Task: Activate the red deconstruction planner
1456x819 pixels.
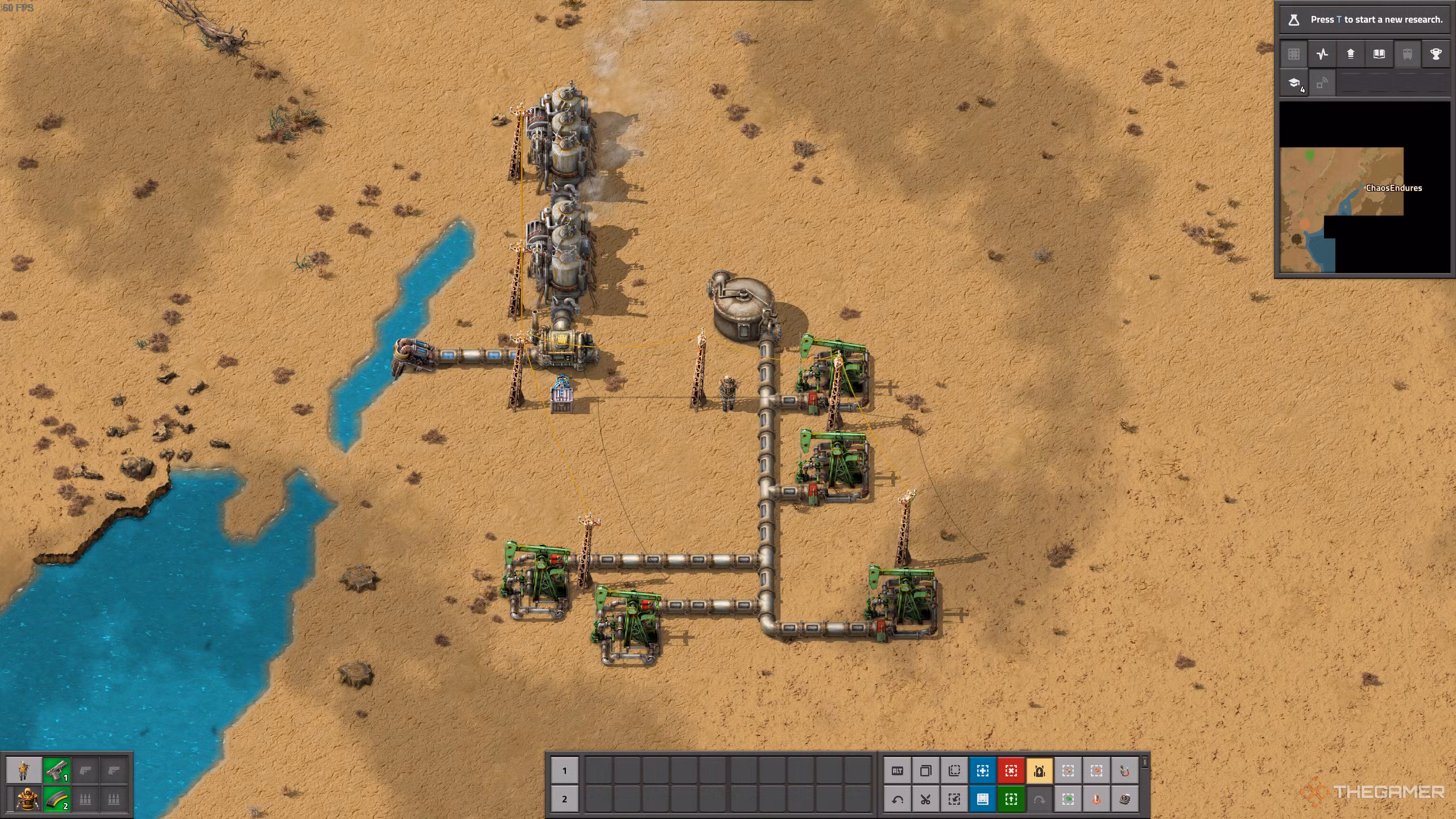Action: [1011, 771]
